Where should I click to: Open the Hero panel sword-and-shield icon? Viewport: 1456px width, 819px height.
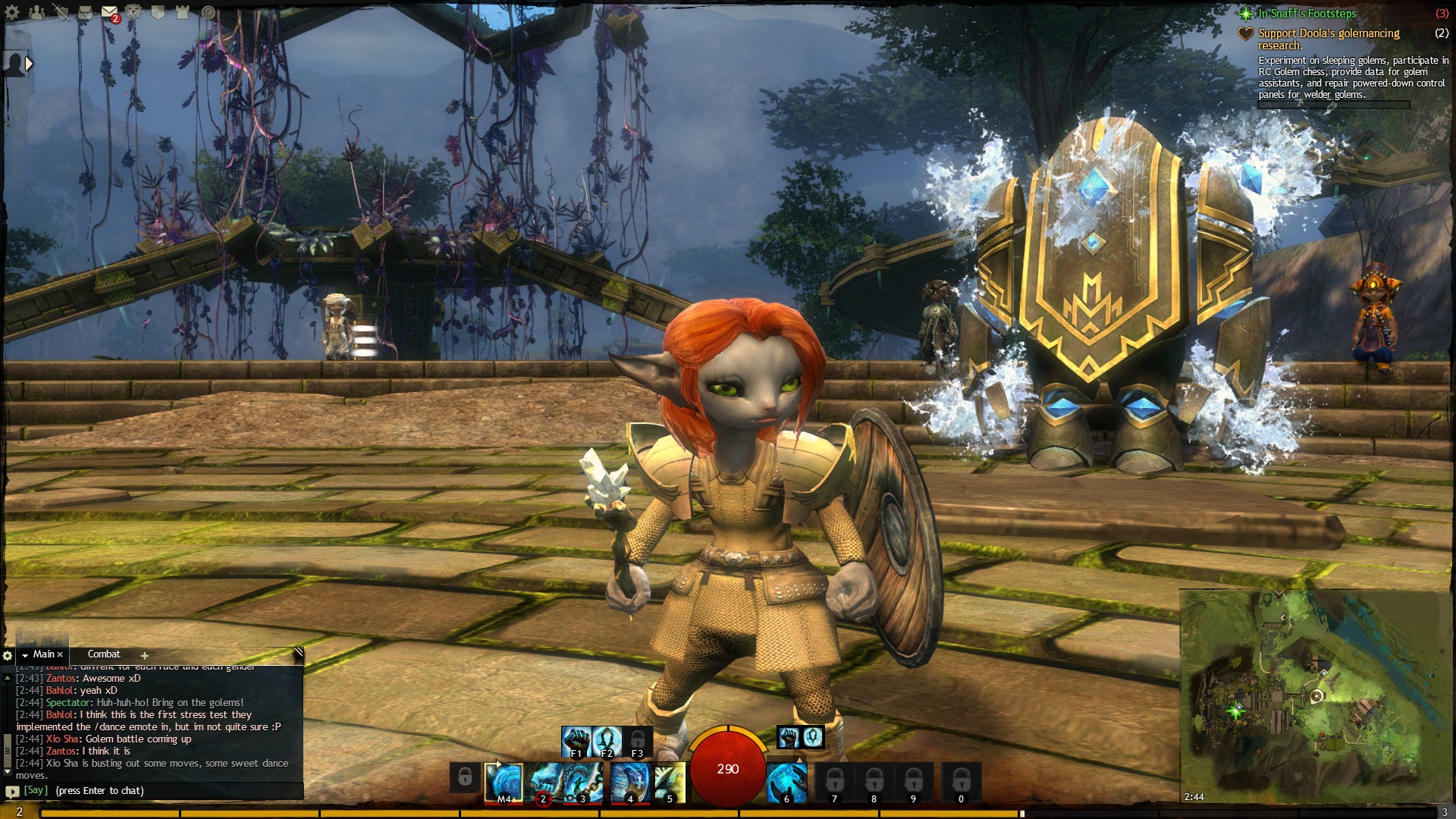(61, 12)
